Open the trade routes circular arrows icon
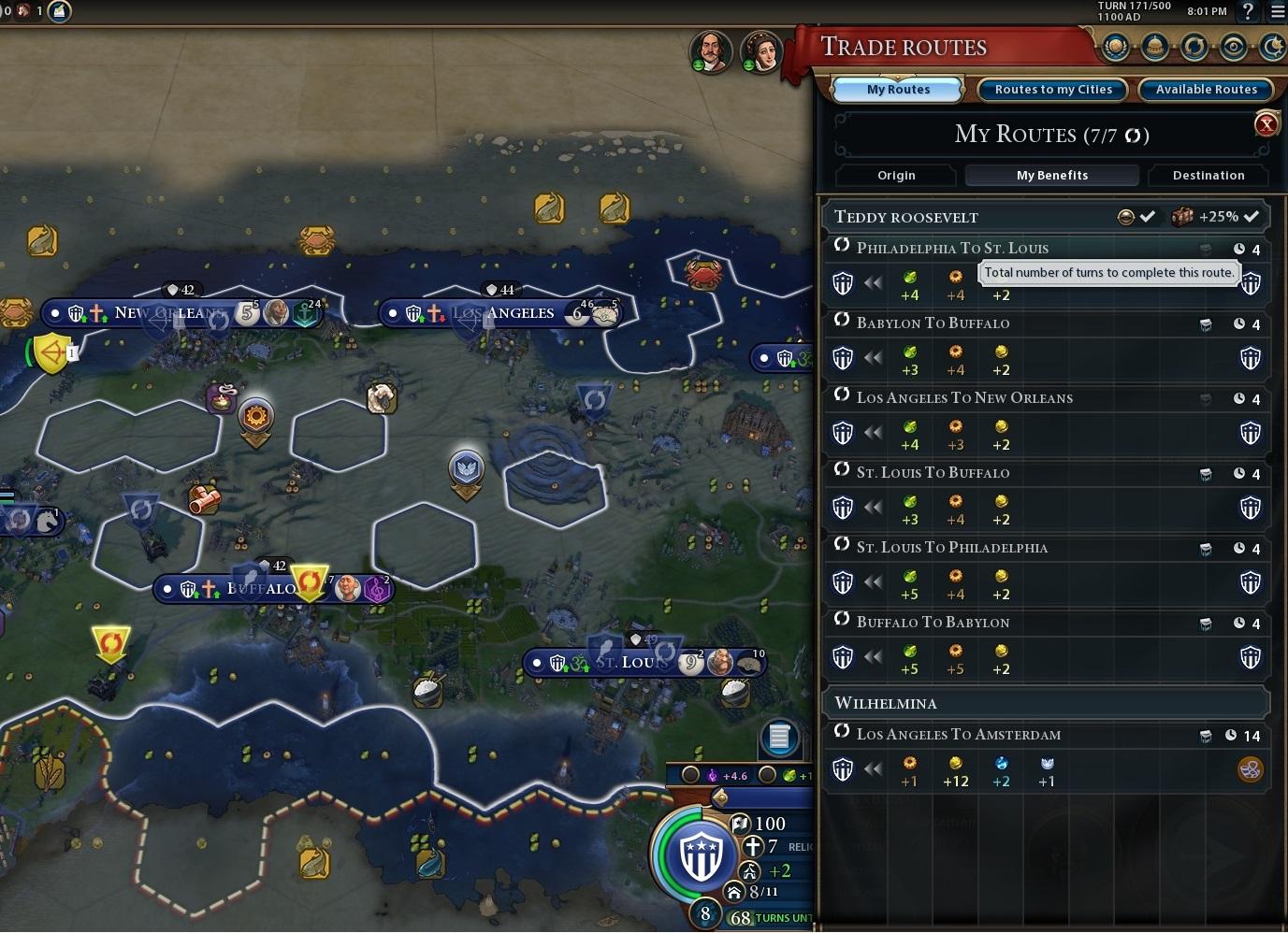 [1194, 47]
